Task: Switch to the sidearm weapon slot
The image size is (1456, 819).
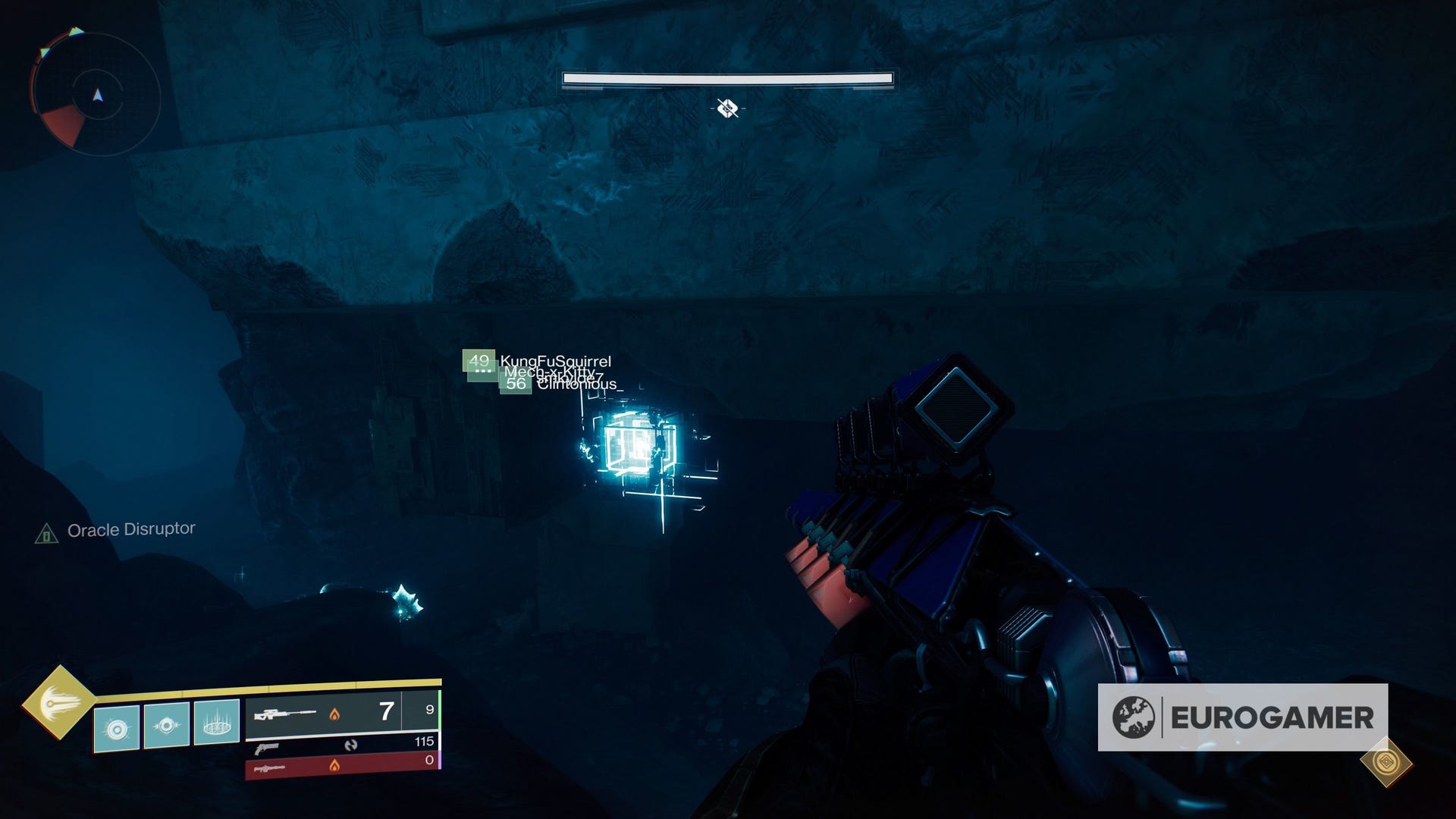Action: 341,746
